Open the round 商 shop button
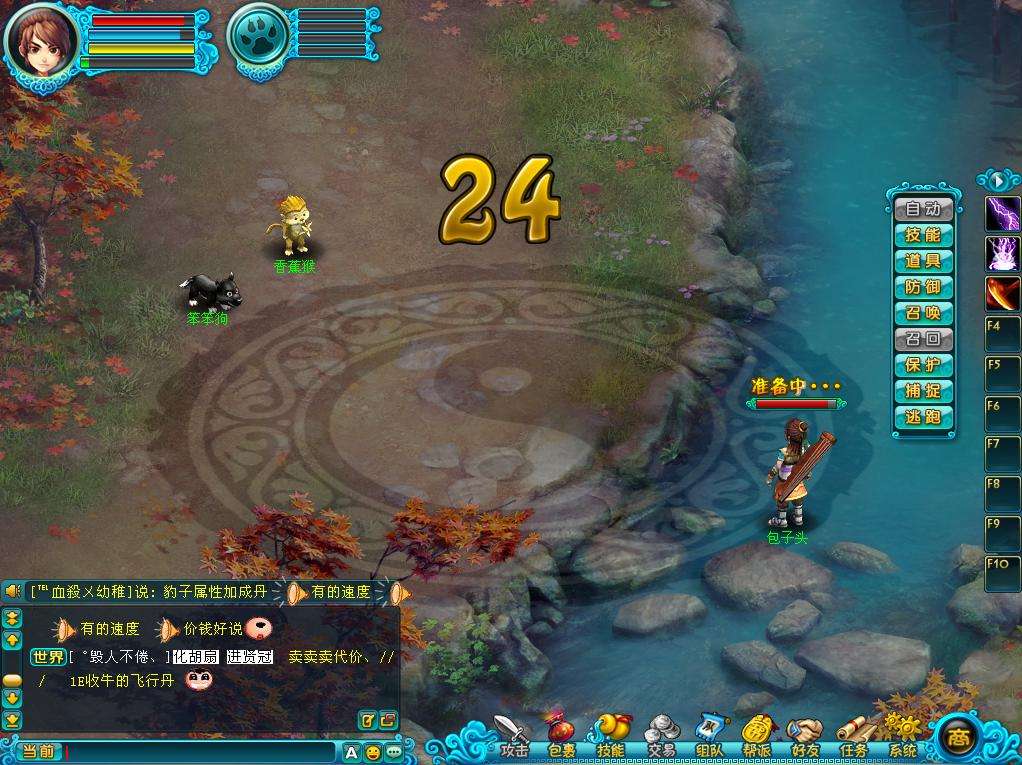 coord(959,738)
